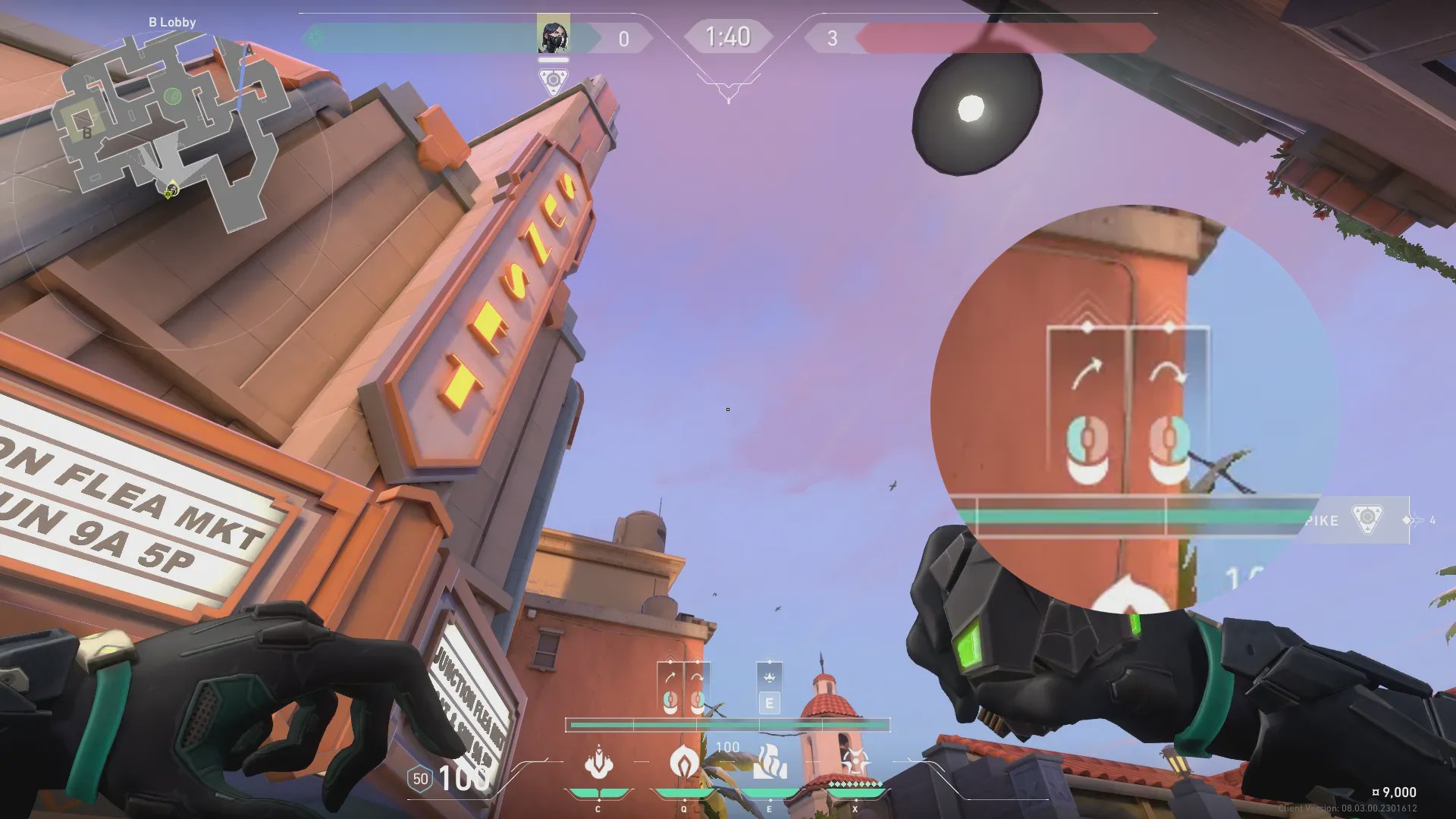Click the spike icon in the weapon list
1456x819 pixels.
coord(1367,519)
